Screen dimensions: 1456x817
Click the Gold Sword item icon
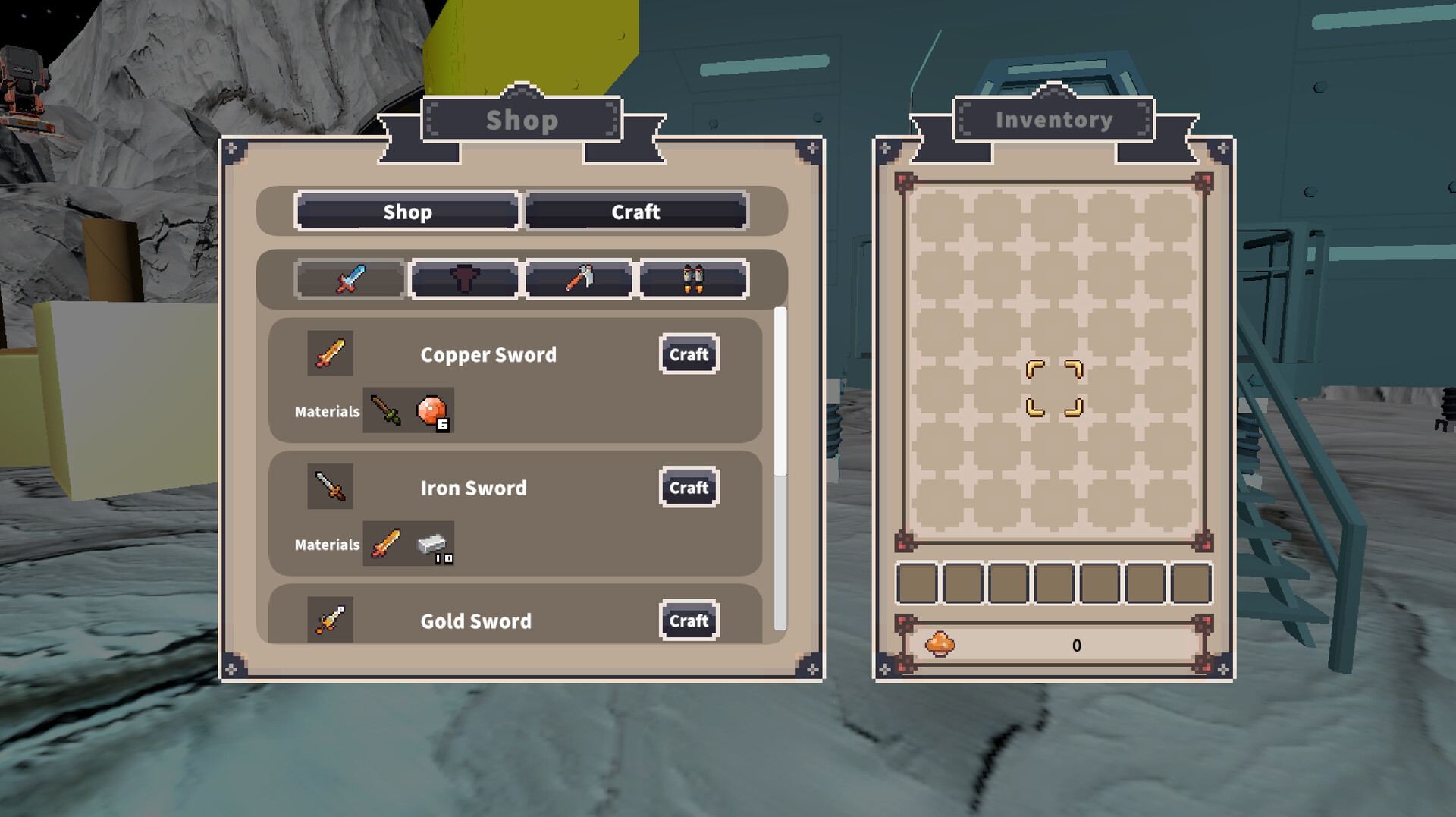tap(331, 619)
